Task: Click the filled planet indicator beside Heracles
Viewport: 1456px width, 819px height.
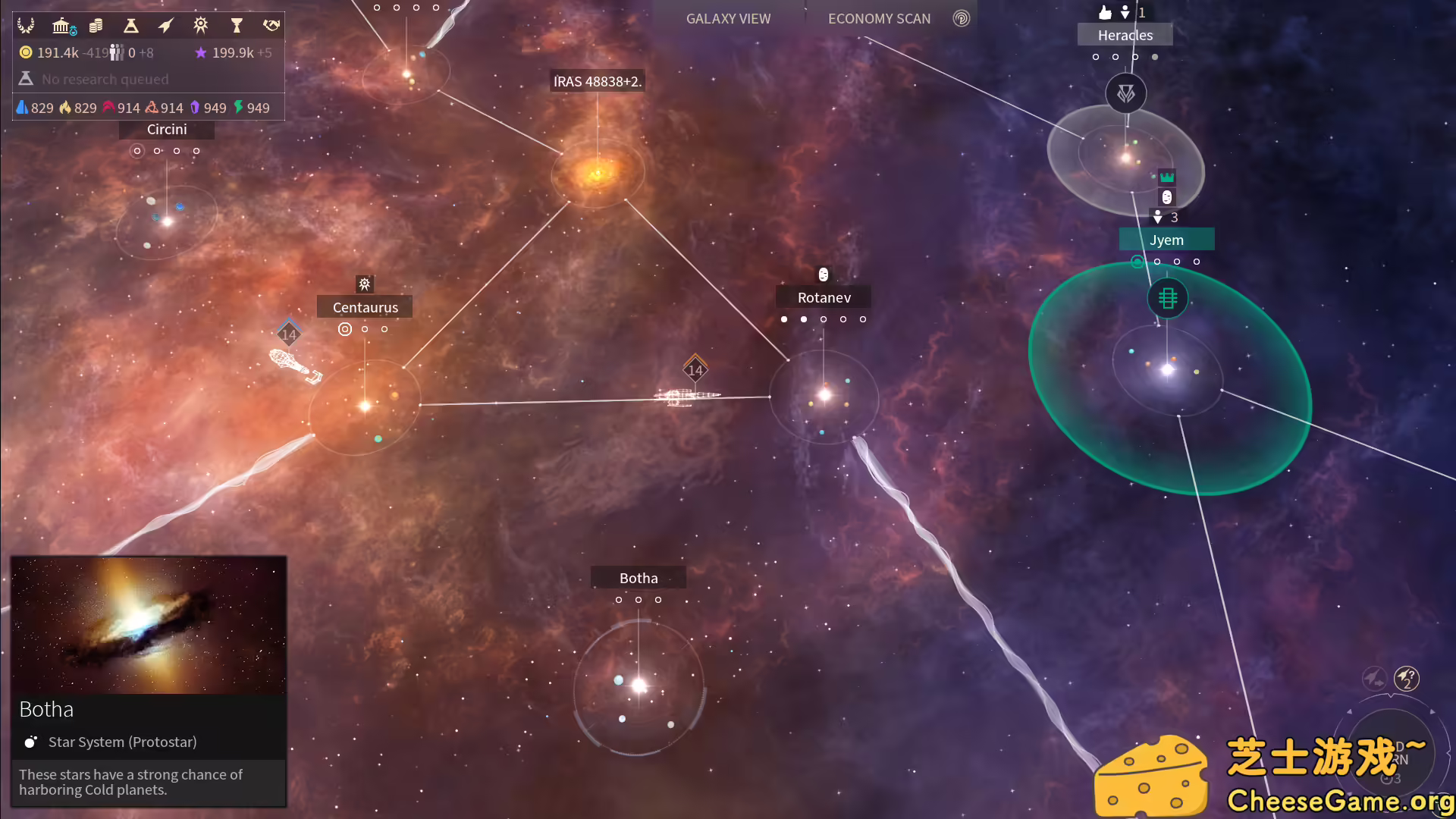Action: [x=1156, y=56]
